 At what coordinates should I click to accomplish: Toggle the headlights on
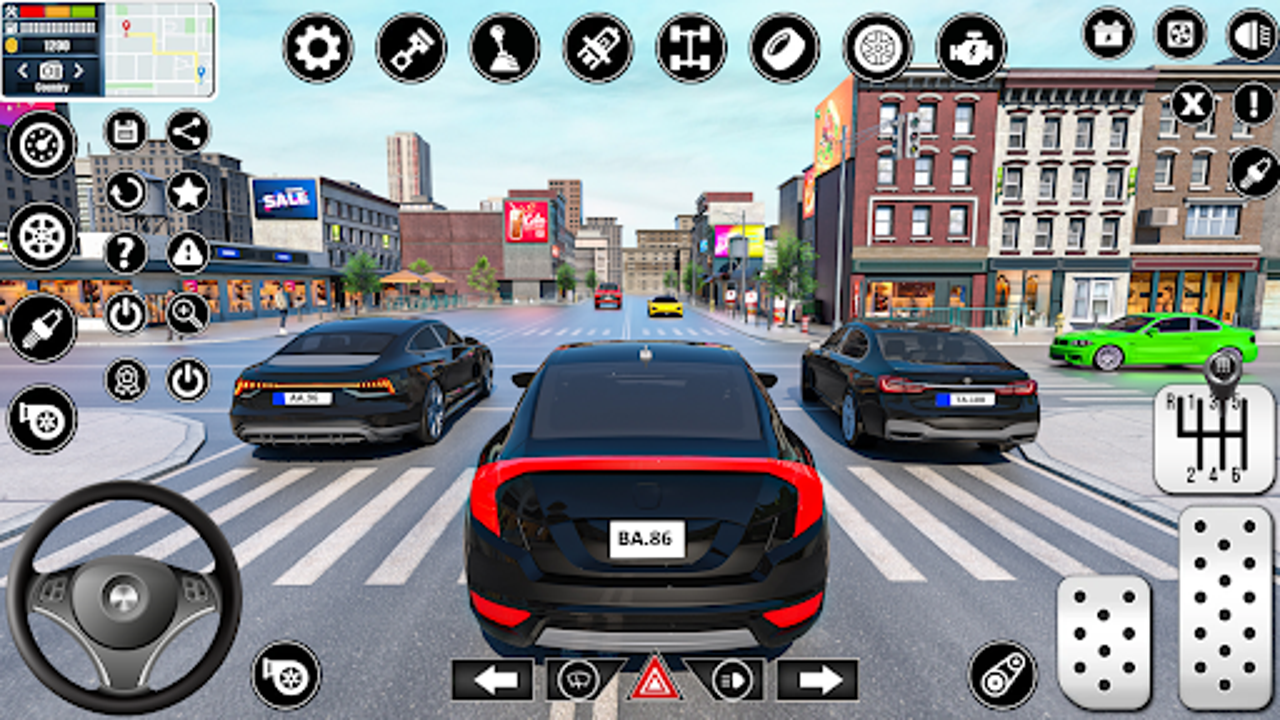tap(734, 681)
